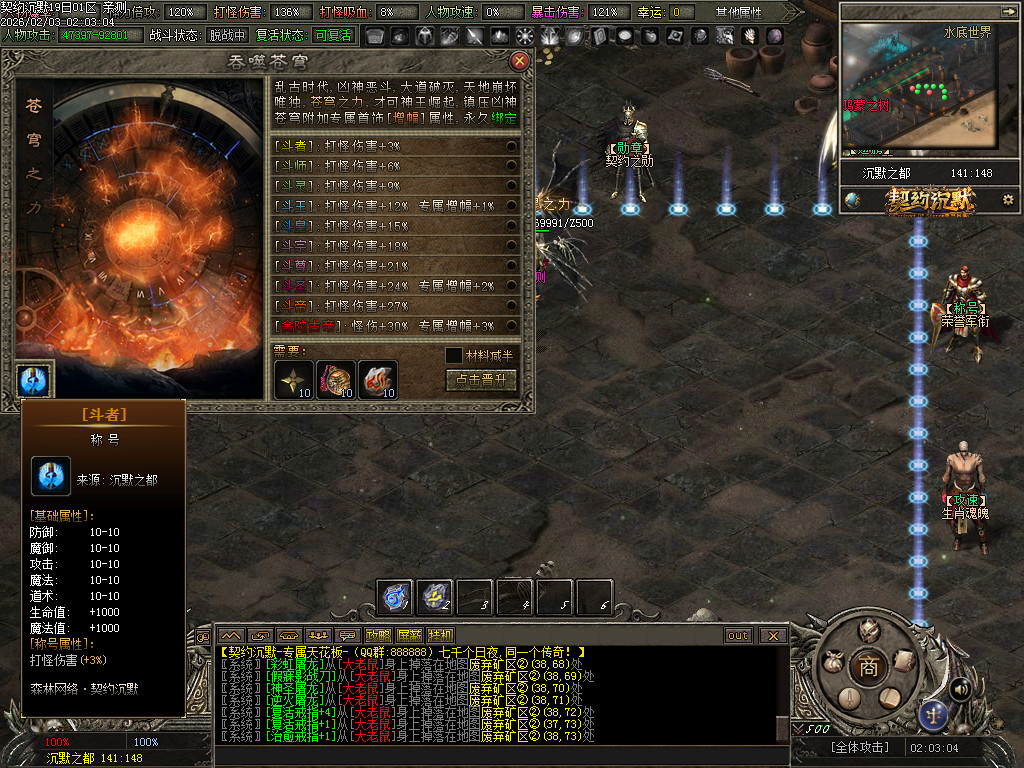The height and width of the screenshot is (768, 1024).
Task: Click the bronze medallion material slot
Action: tap(336, 379)
